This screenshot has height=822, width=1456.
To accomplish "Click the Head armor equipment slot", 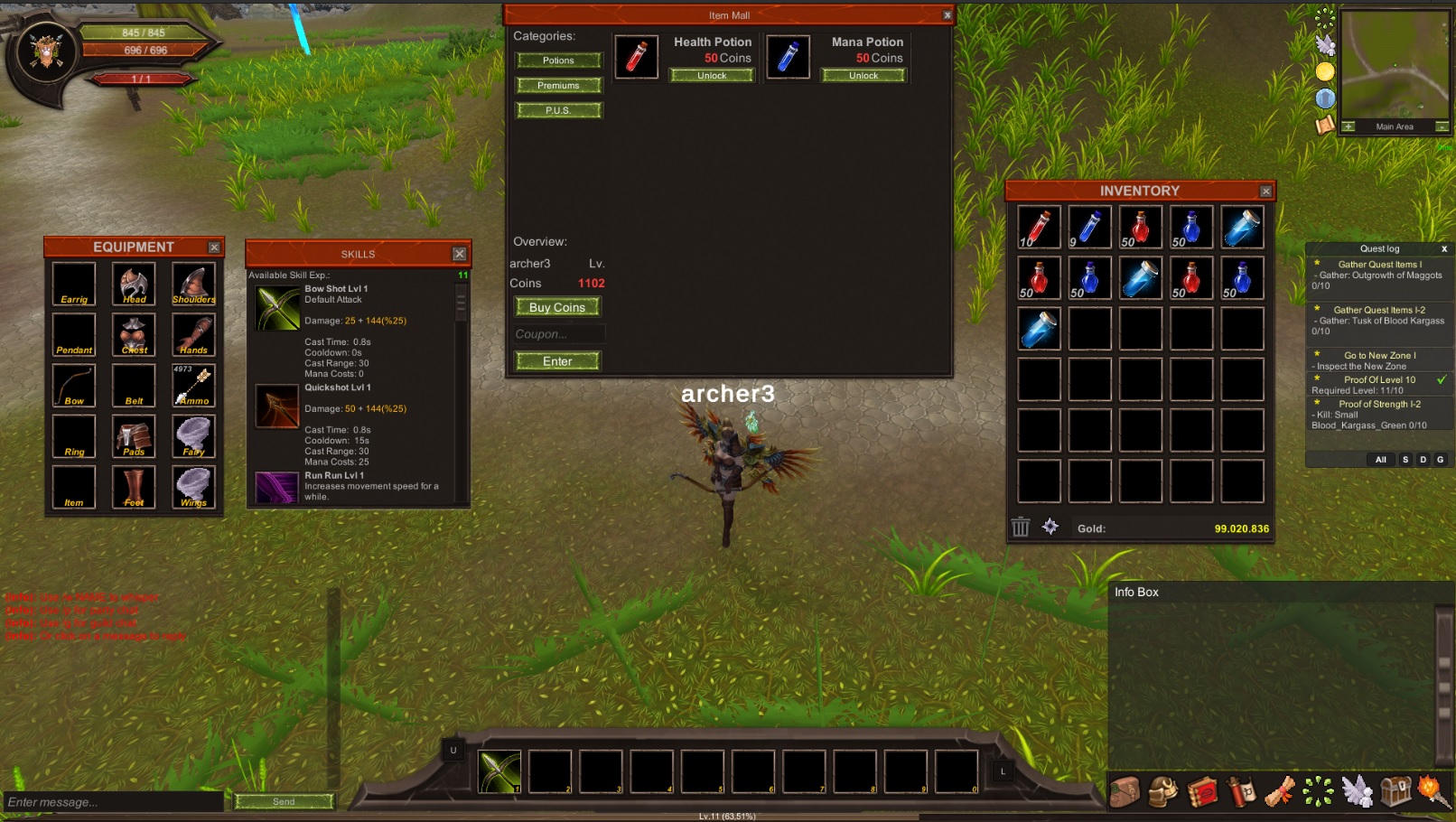I will click(x=134, y=285).
